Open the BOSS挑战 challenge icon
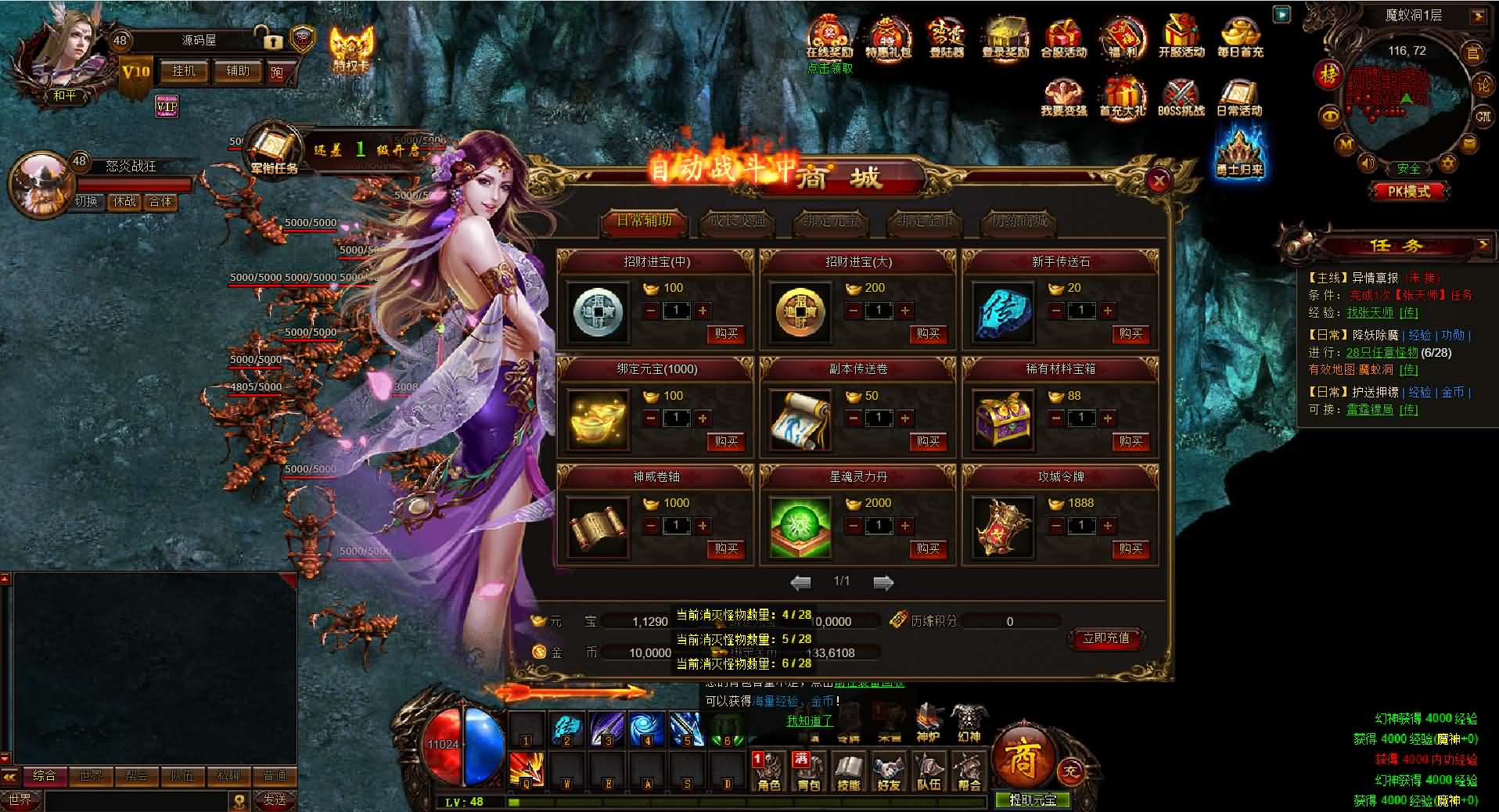Screen dimensions: 1499x812 coord(1181,97)
